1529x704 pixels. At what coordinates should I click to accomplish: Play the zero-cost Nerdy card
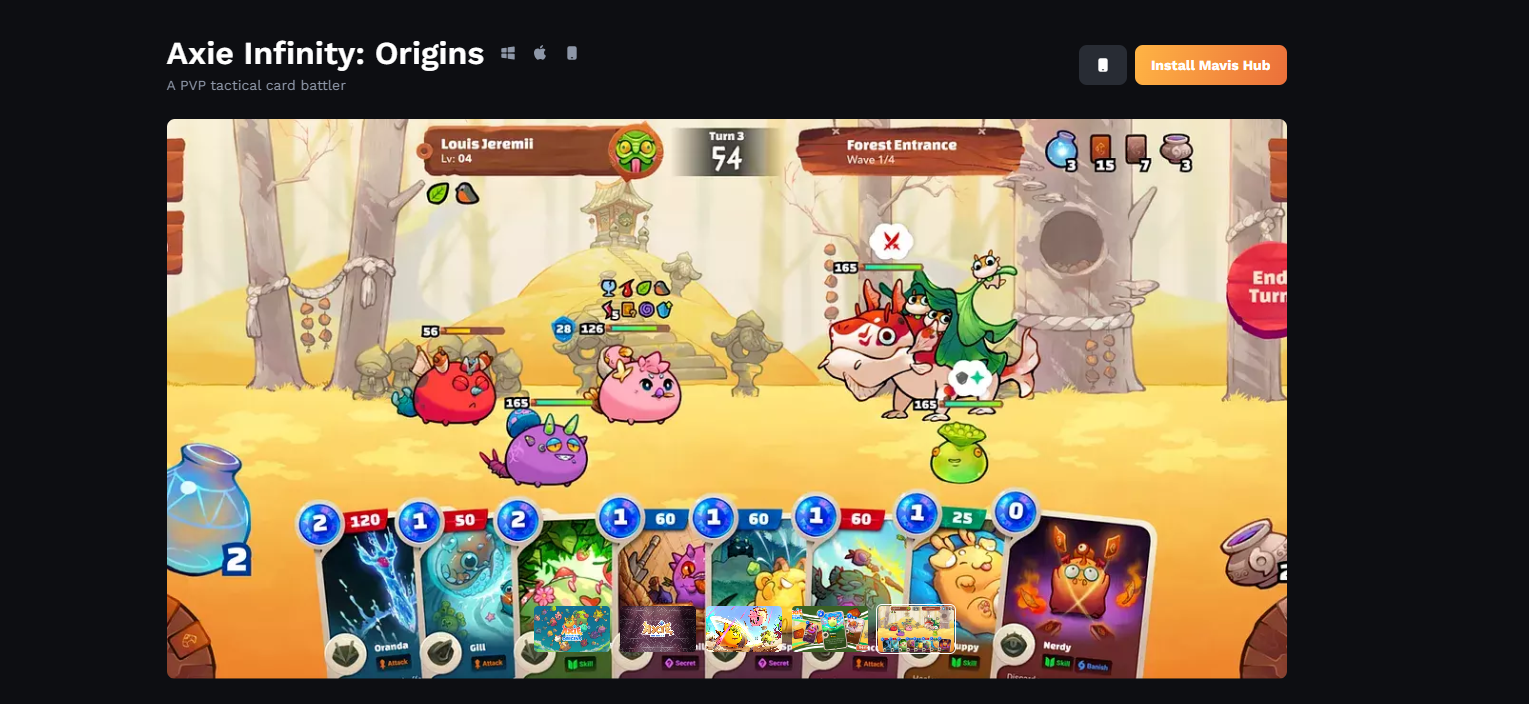click(x=1075, y=590)
